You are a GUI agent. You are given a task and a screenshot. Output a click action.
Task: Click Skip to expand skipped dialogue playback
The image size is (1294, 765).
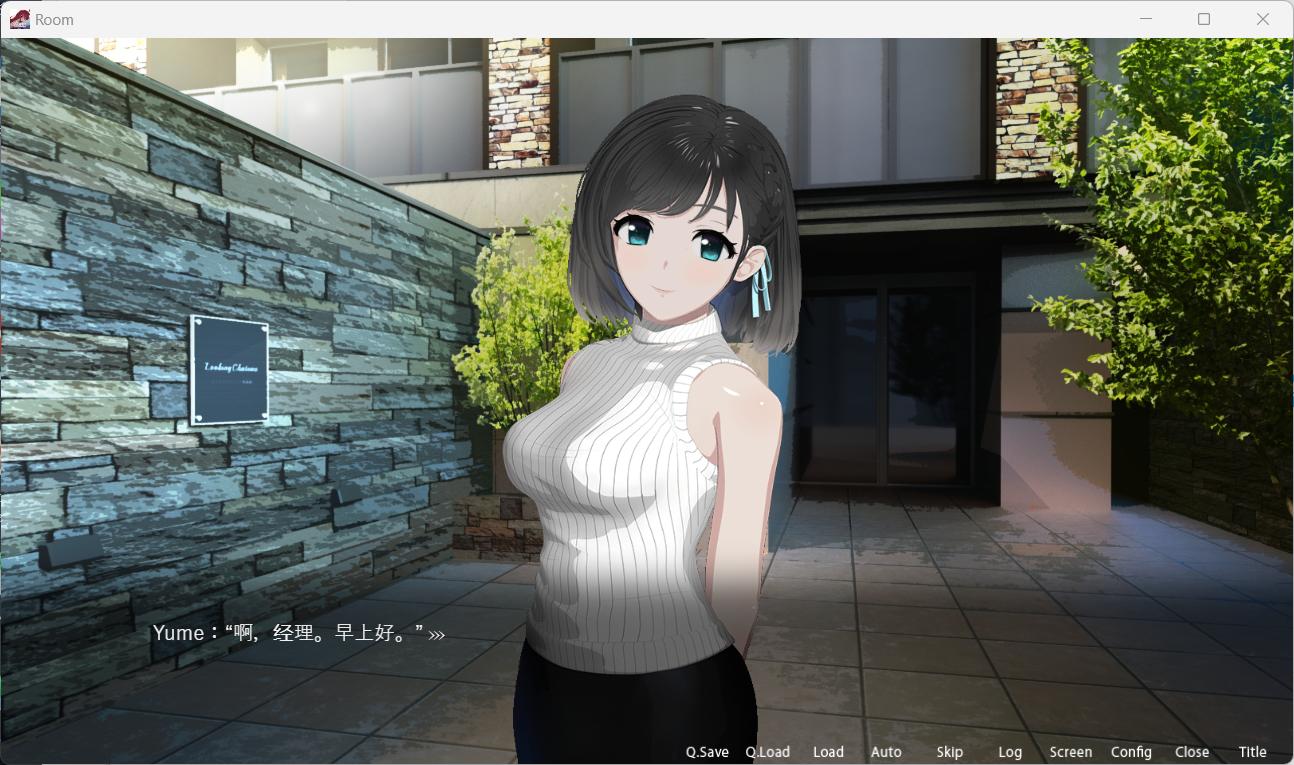948,751
